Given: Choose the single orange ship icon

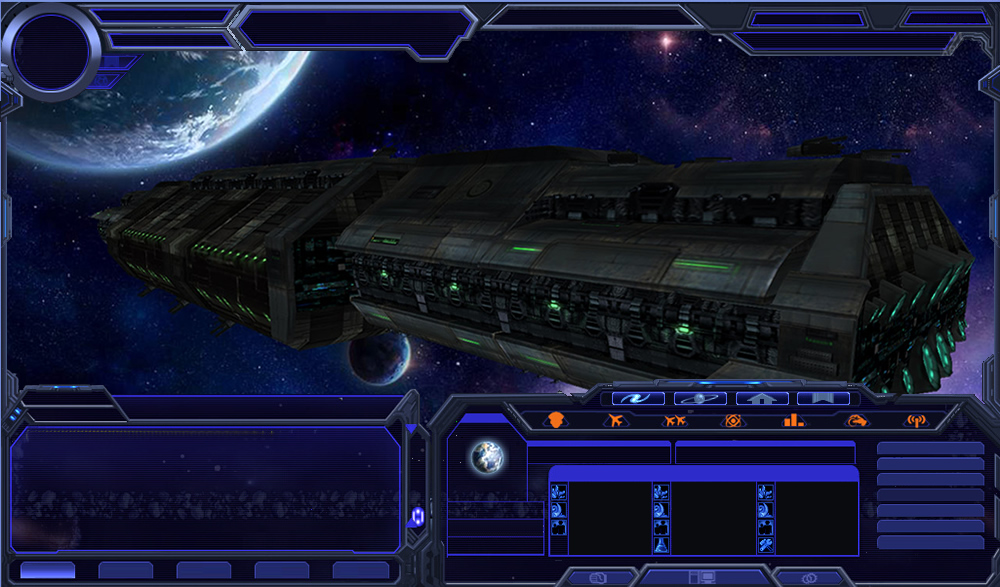Looking at the screenshot, I should (615, 421).
